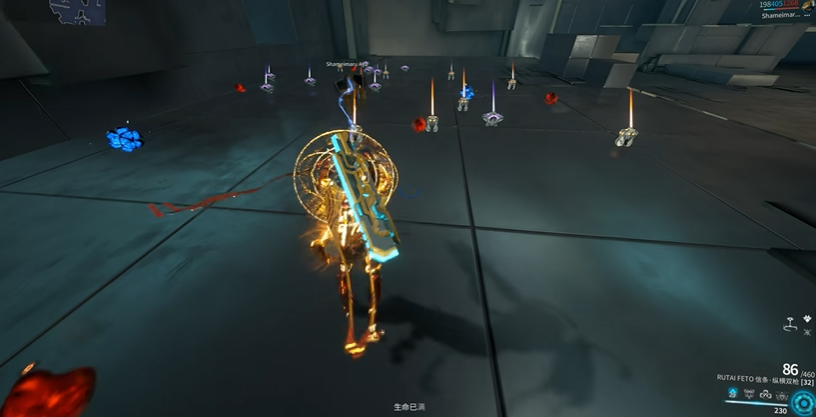Activate the fourth warframe ability icon
The image size is (816, 417).
[783, 394]
